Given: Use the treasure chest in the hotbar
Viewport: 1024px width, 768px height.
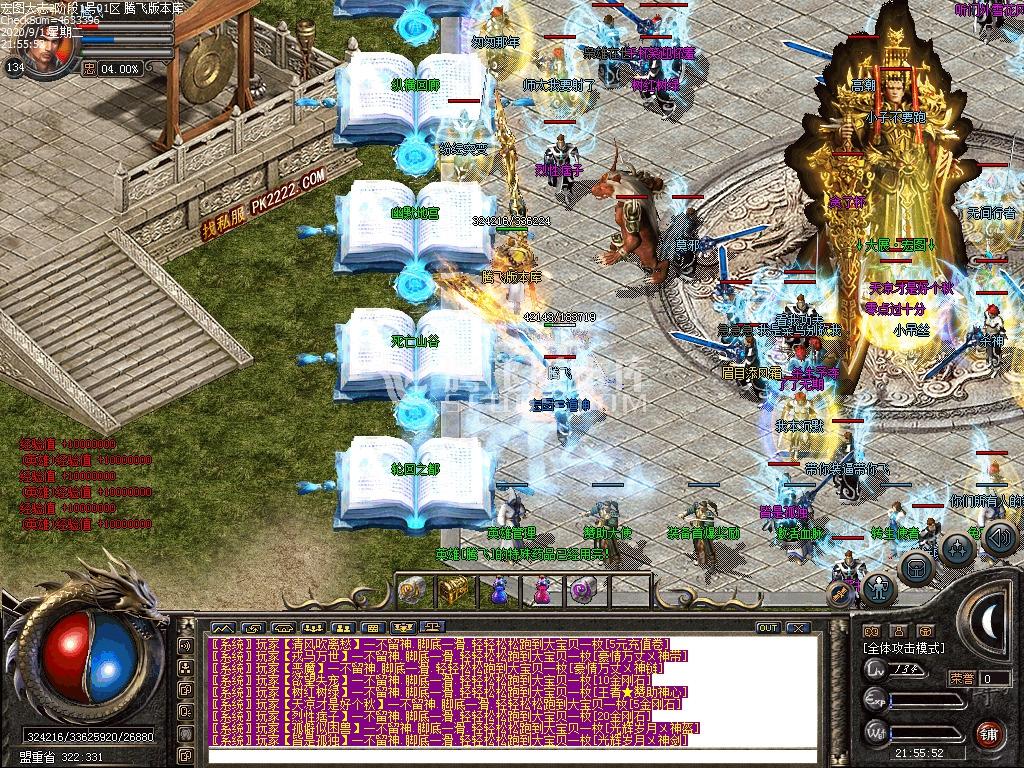Looking at the screenshot, I should click(x=454, y=589).
